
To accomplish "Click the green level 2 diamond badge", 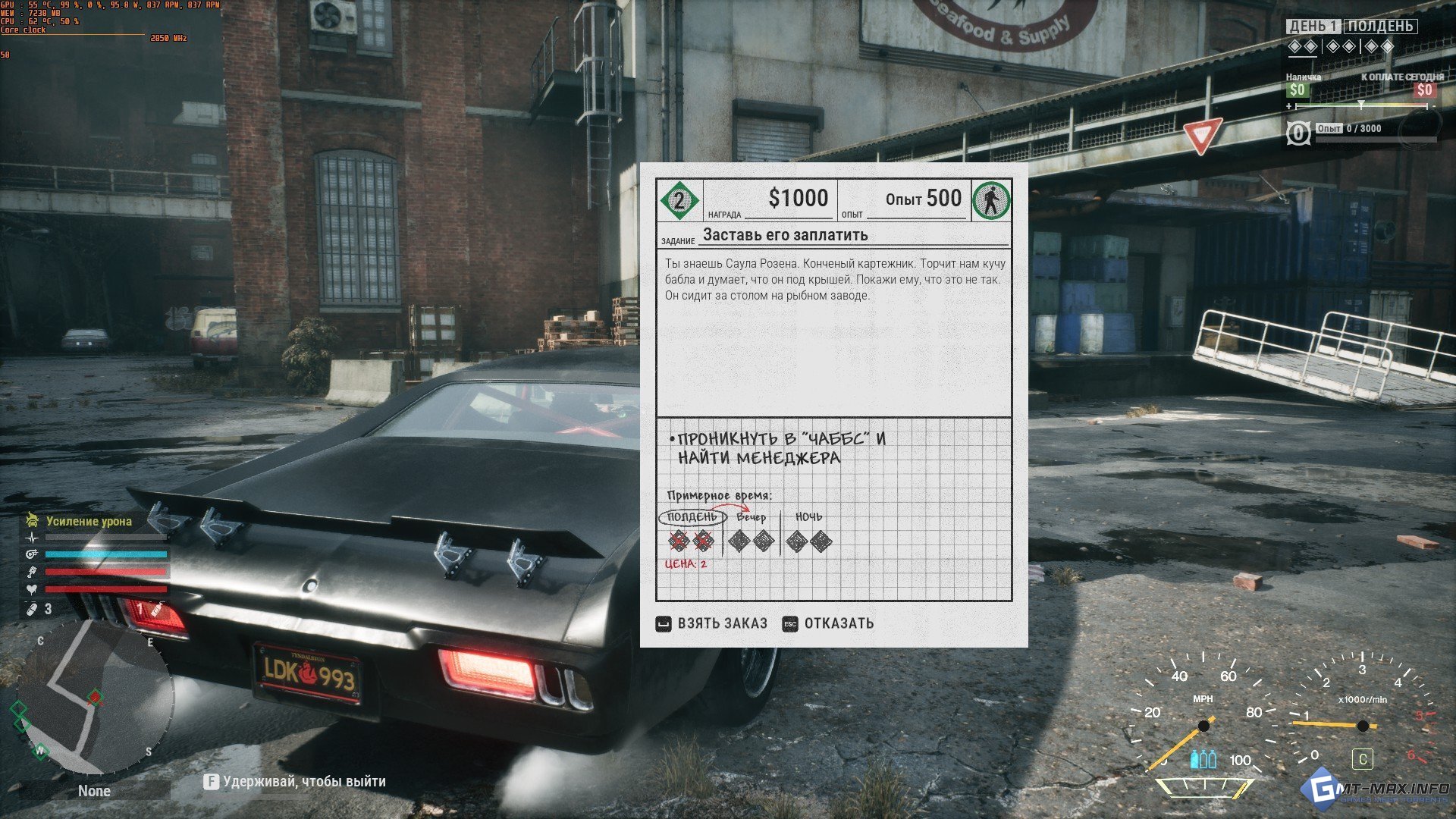I will click(679, 200).
